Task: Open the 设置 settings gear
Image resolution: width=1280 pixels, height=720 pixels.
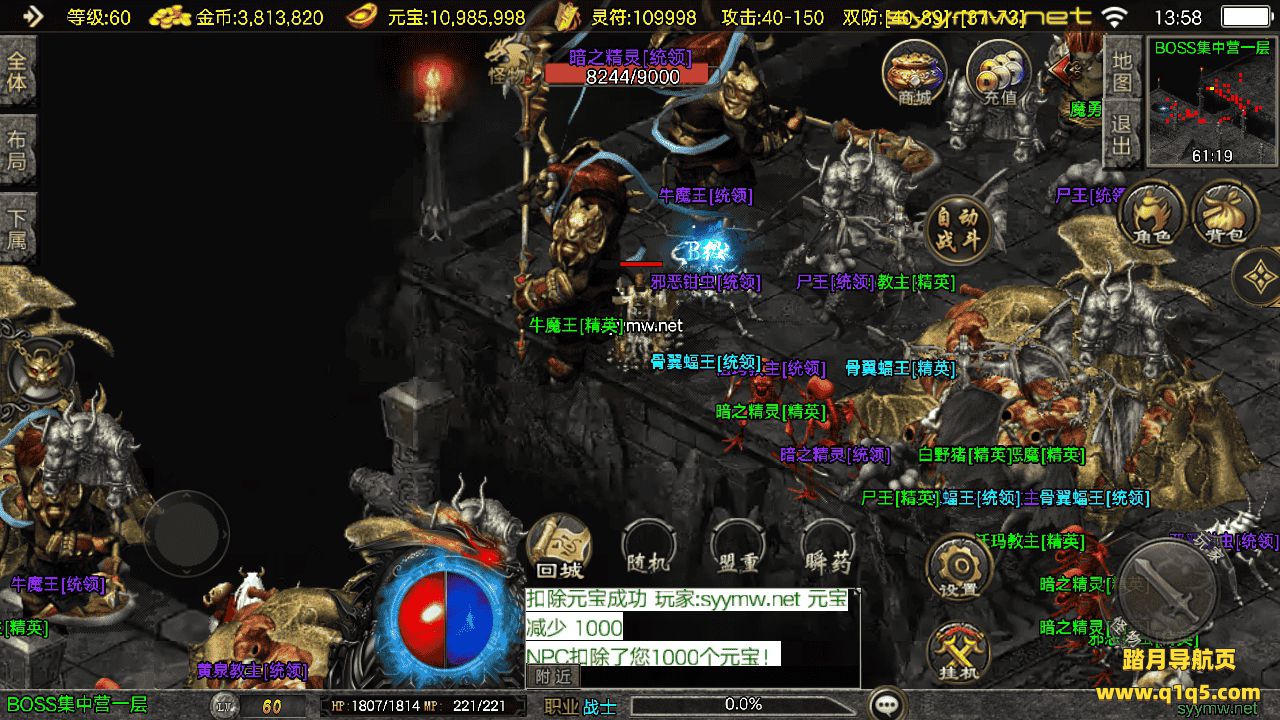Action: [959, 570]
